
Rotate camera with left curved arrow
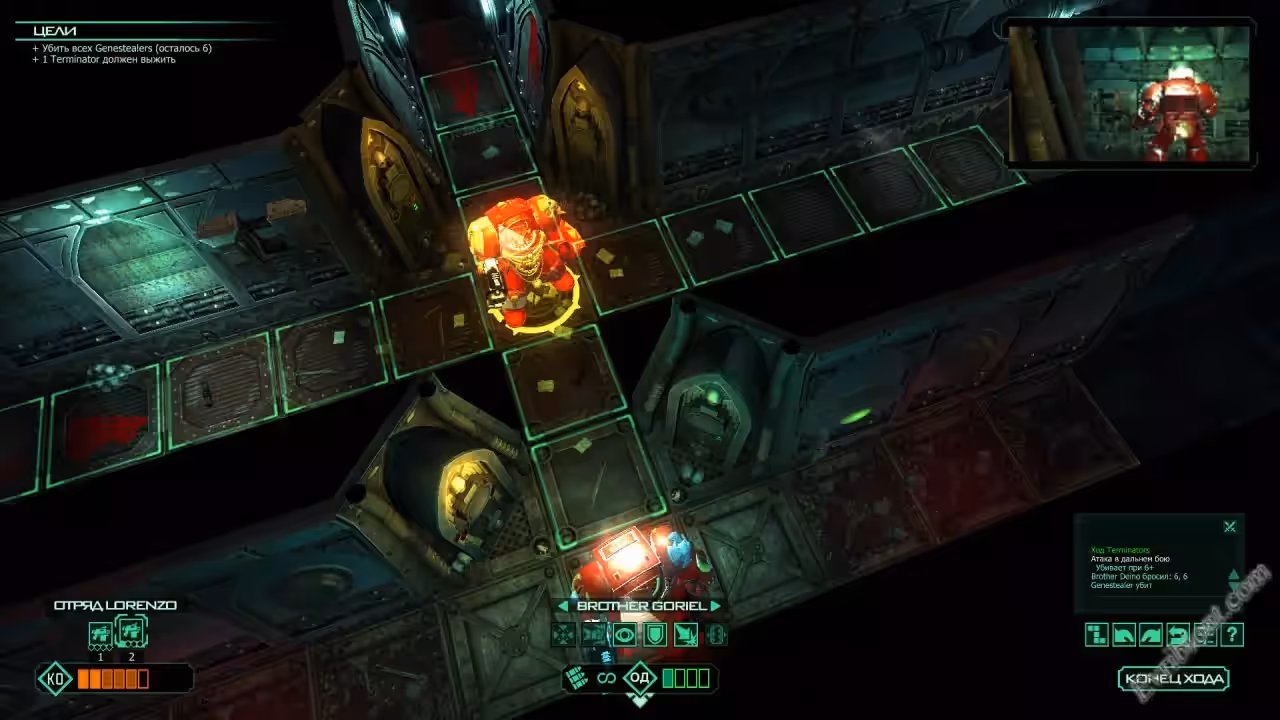(x=1124, y=634)
